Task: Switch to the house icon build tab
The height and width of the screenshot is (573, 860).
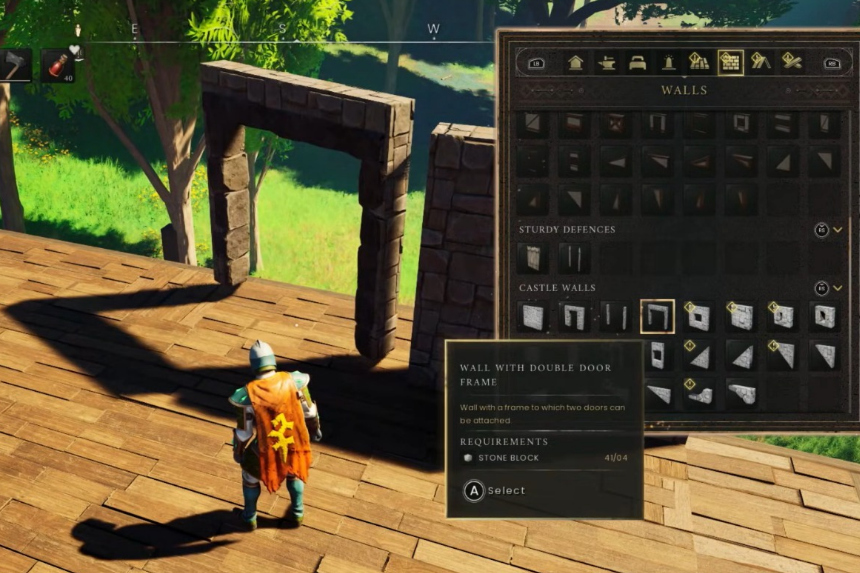Action: coord(575,62)
